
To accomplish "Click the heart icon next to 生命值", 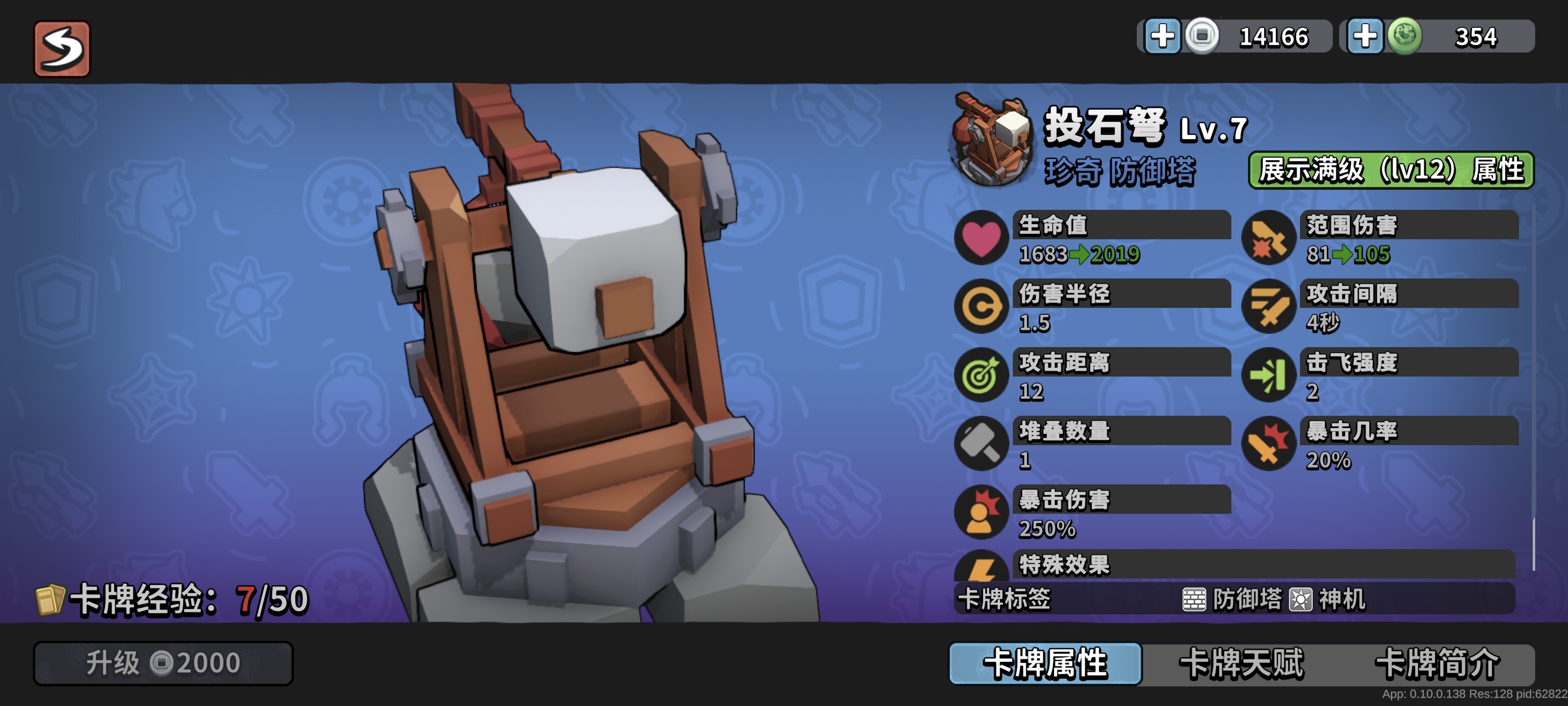I will pyautogui.click(x=981, y=239).
